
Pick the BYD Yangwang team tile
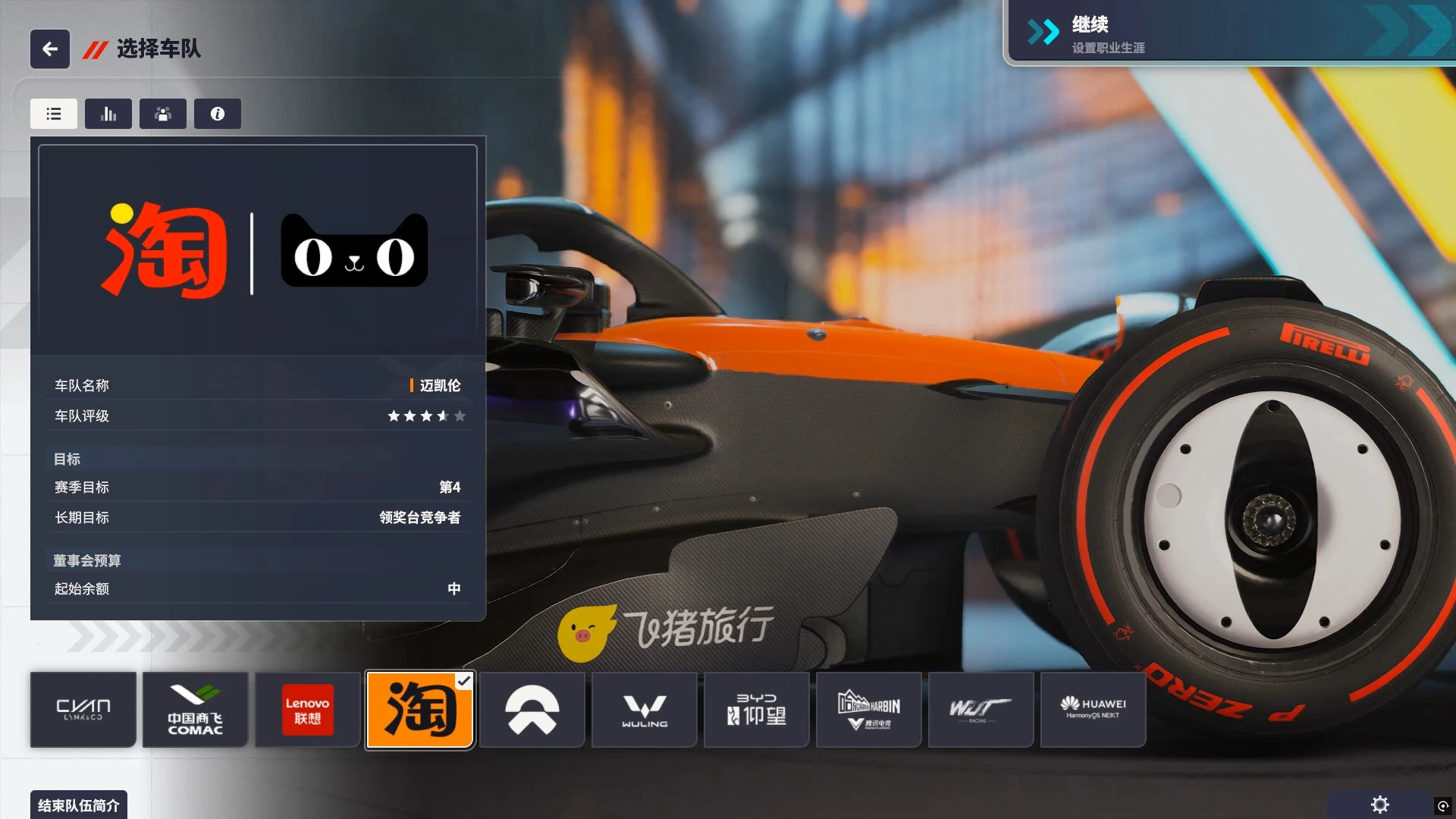point(757,710)
